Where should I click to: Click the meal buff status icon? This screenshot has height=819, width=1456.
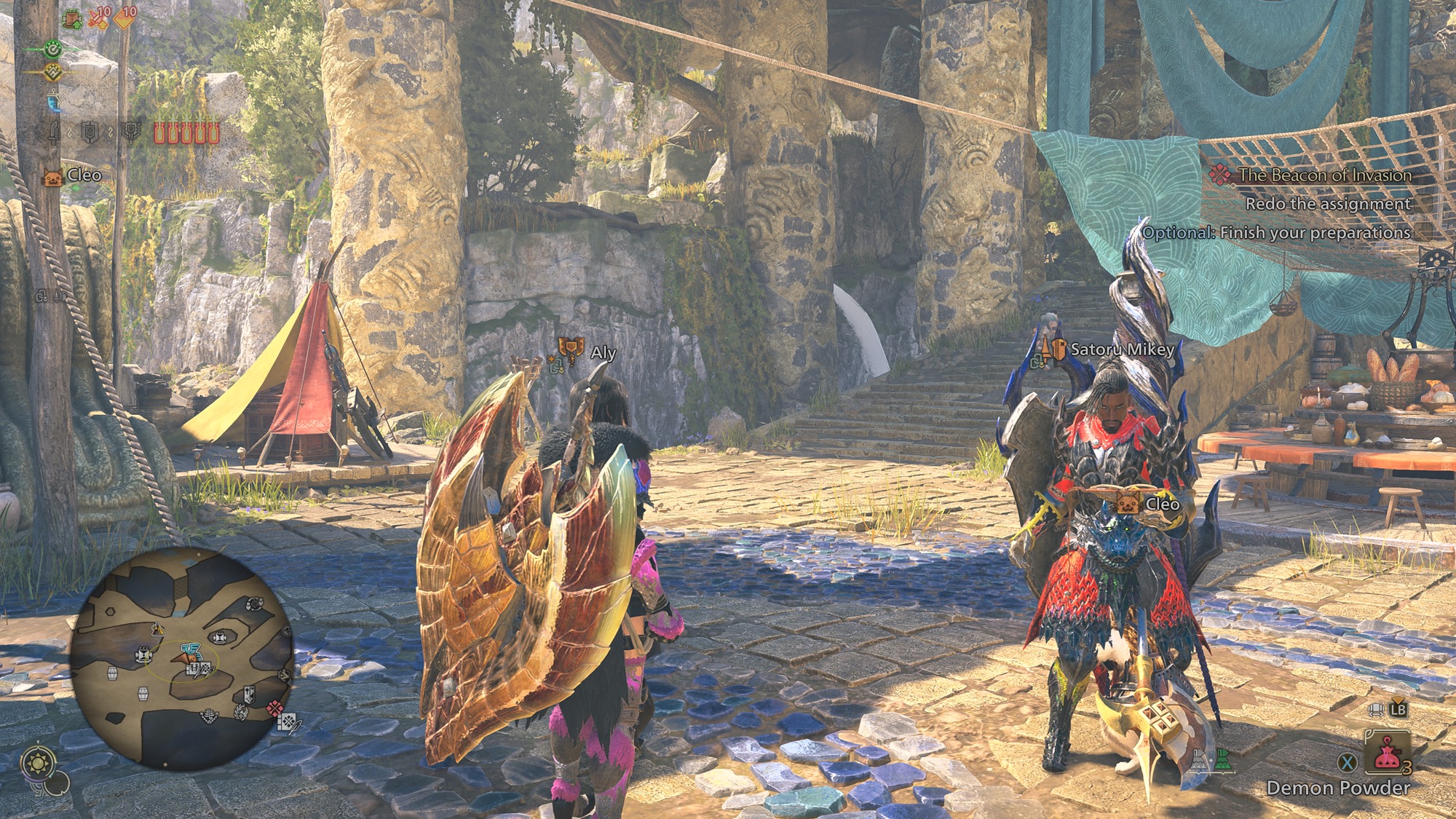click(x=73, y=17)
